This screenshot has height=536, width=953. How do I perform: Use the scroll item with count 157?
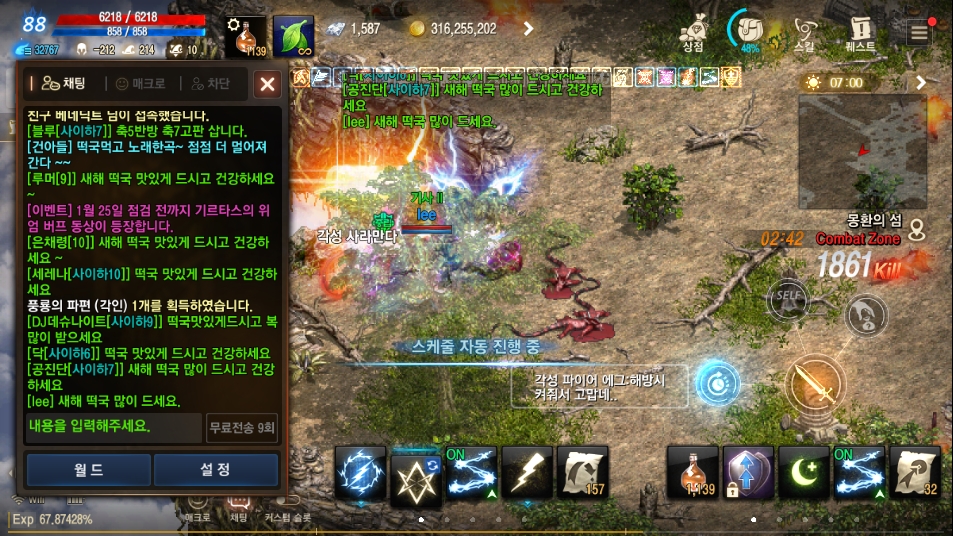tap(582, 472)
